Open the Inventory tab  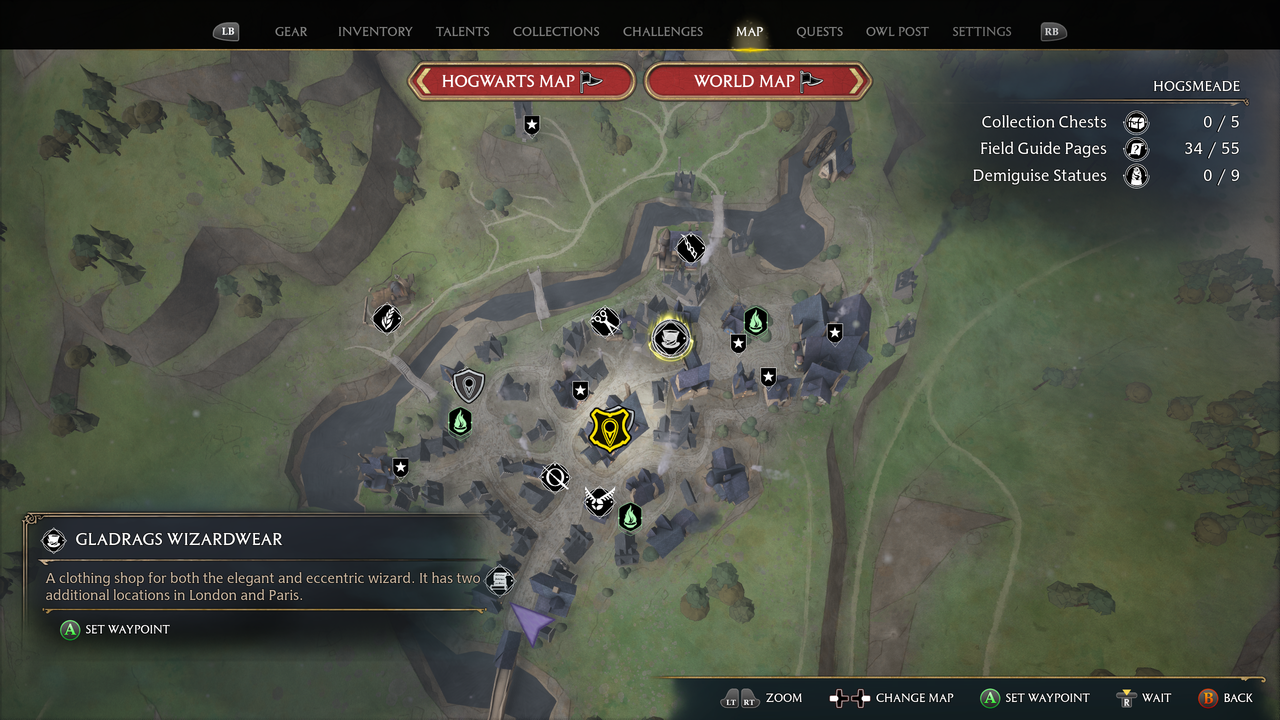pyautogui.click(x=375, y=31)
